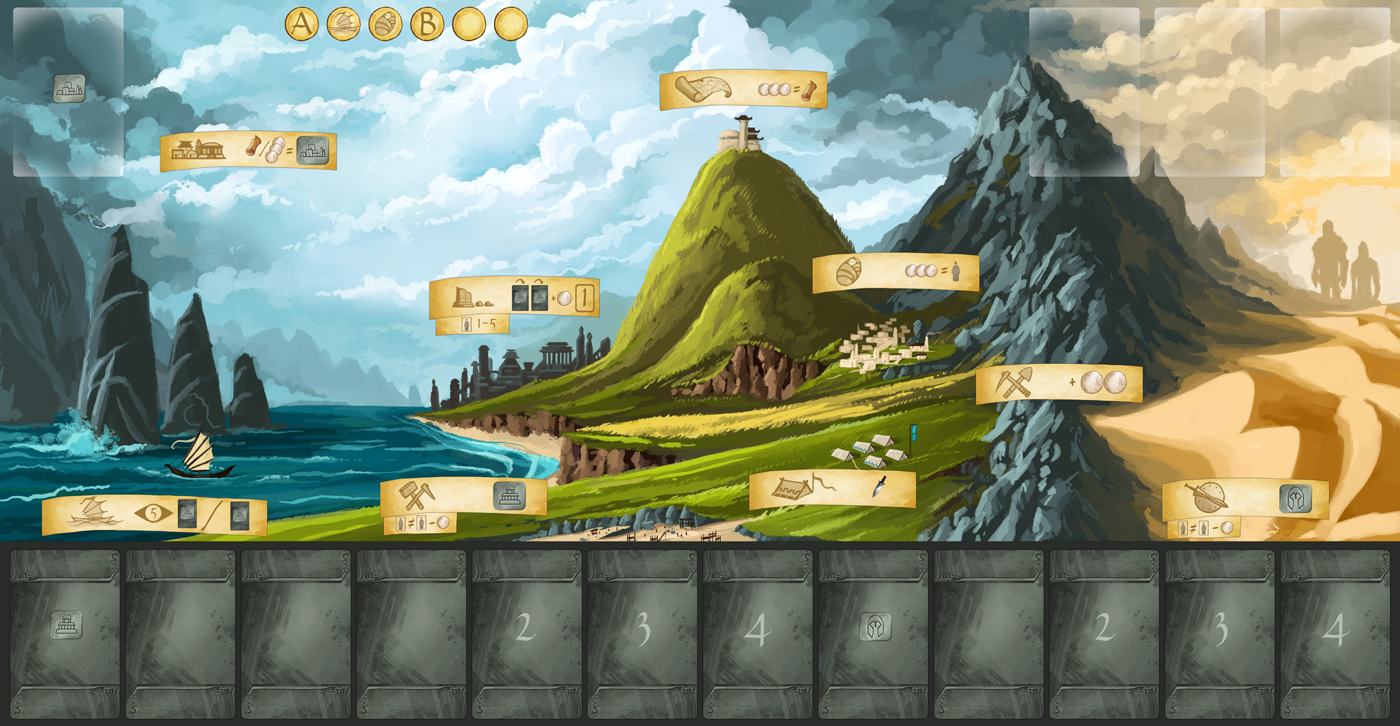Click the translucent card slot with the city icon
Screen dimensions: 1400x726
coord(68,92)
